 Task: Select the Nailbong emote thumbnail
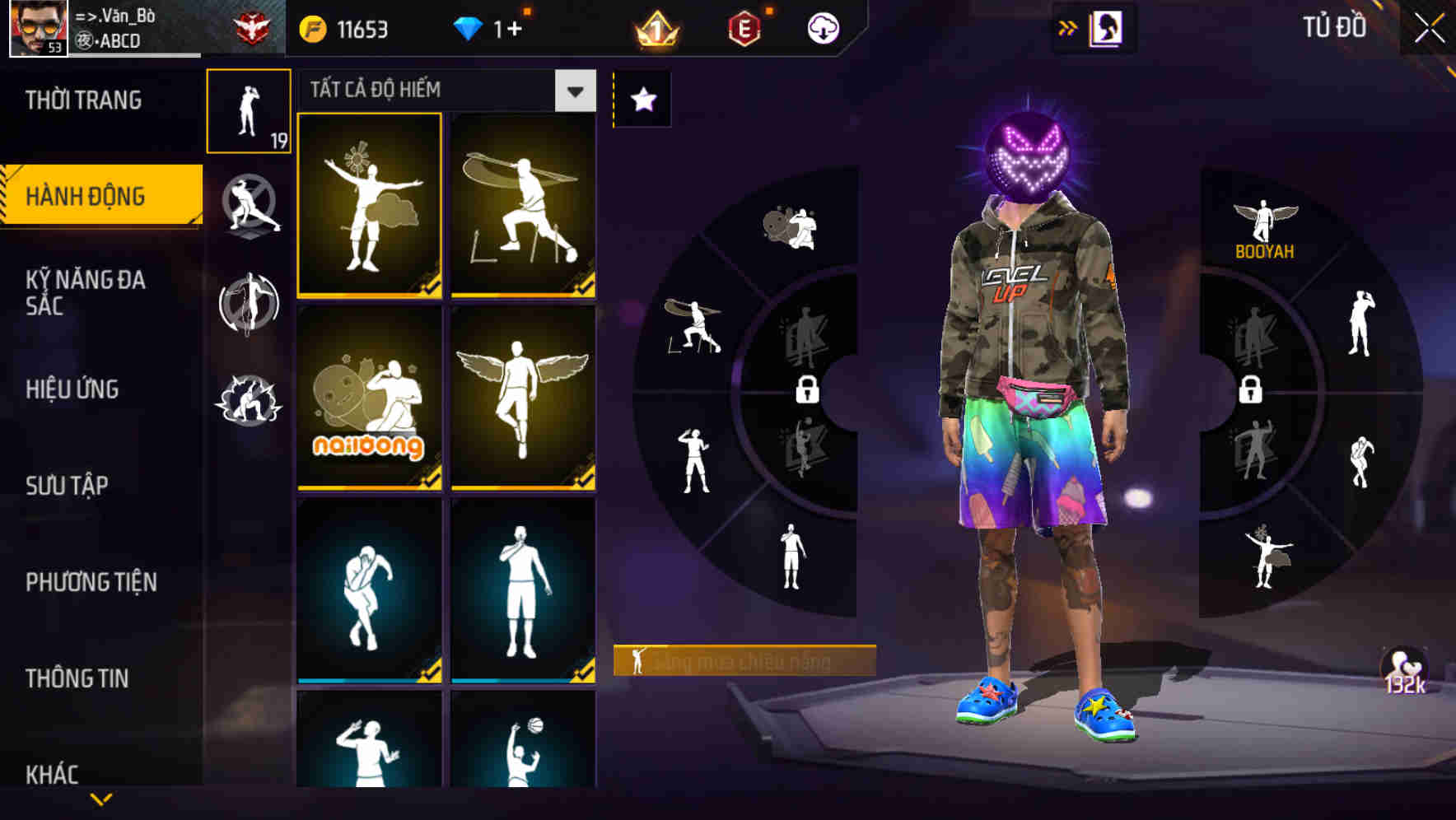coord(368,401)
